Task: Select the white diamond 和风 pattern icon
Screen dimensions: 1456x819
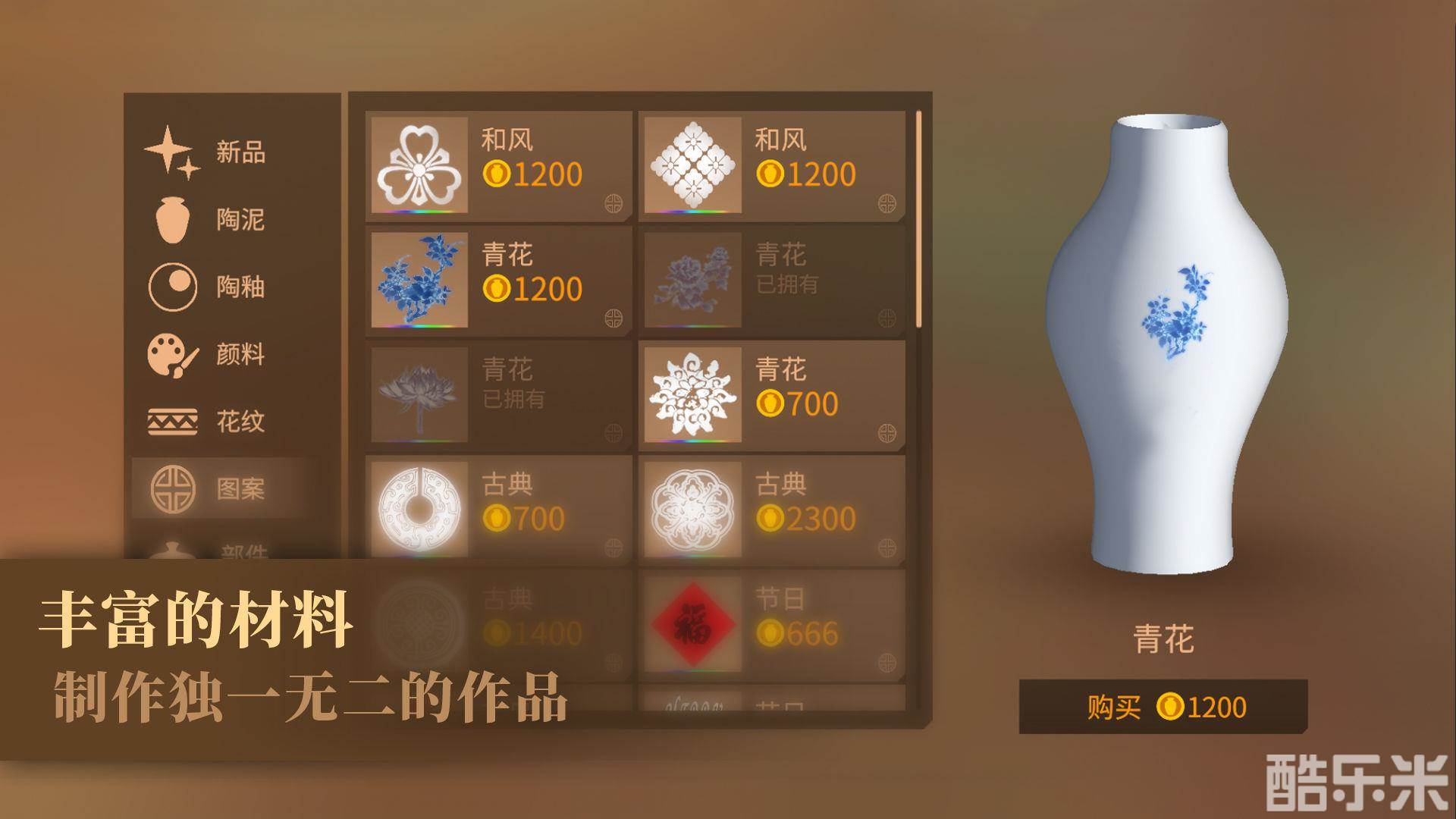Action: (x=693, y=162)
